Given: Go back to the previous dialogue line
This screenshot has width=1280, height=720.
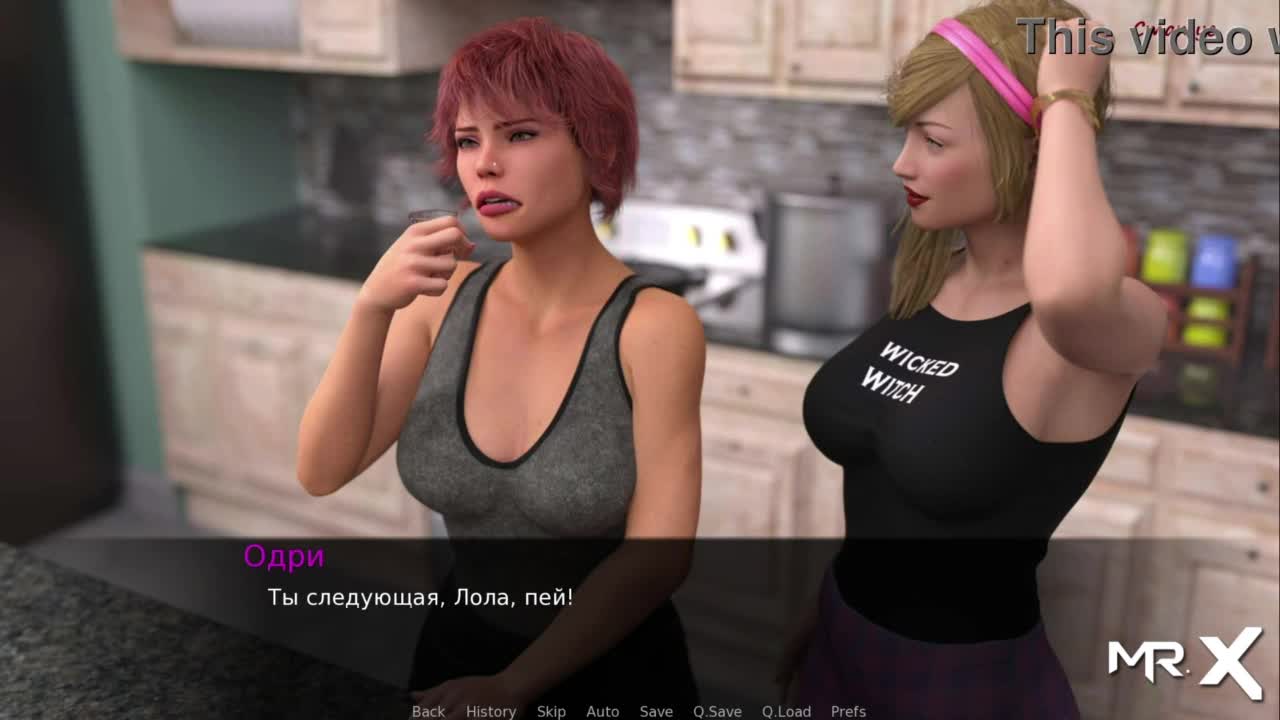Looking at the screenshot, I should coord(428,711).
